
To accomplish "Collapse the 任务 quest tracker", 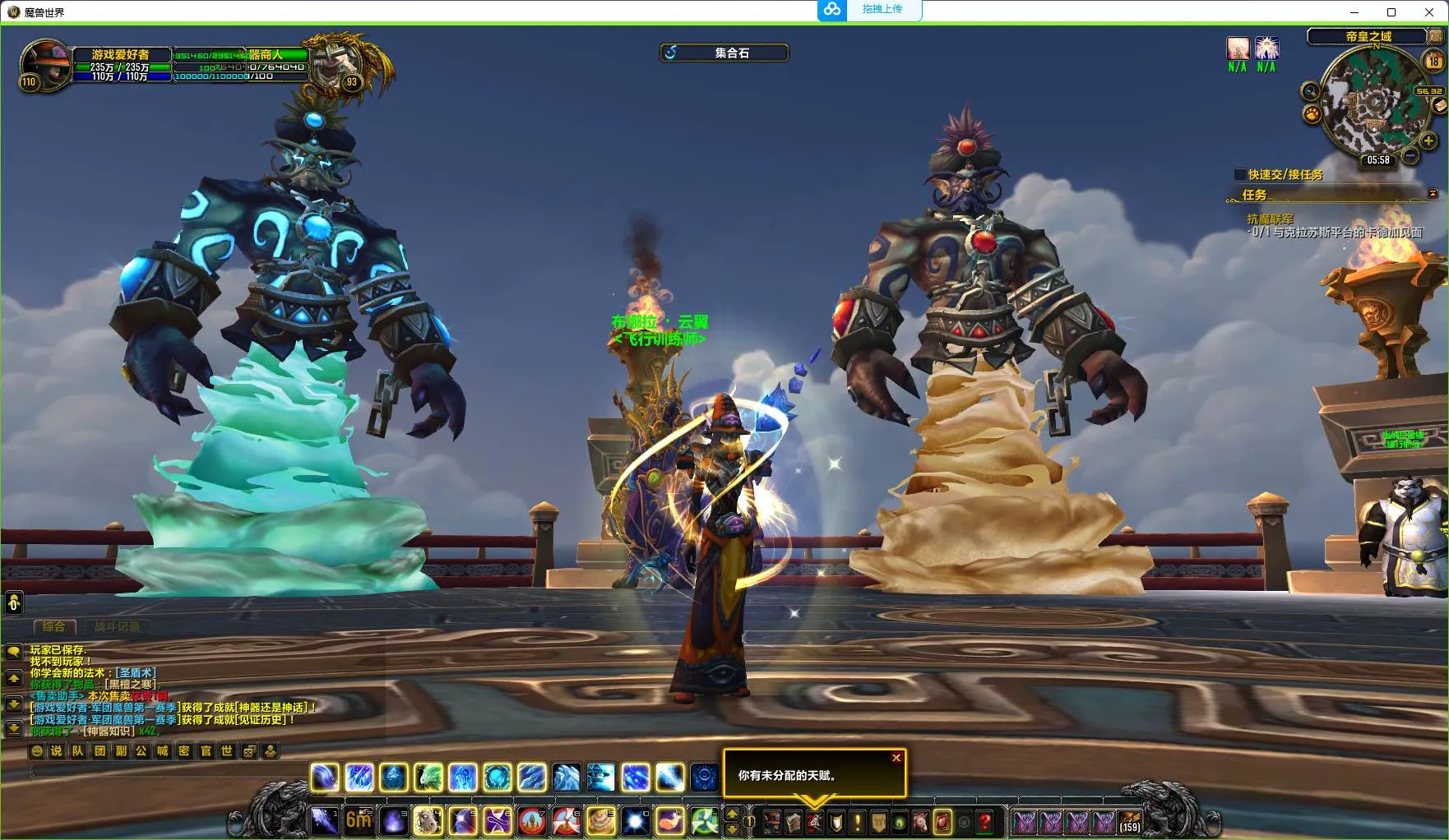I will tap(1433, 194).
